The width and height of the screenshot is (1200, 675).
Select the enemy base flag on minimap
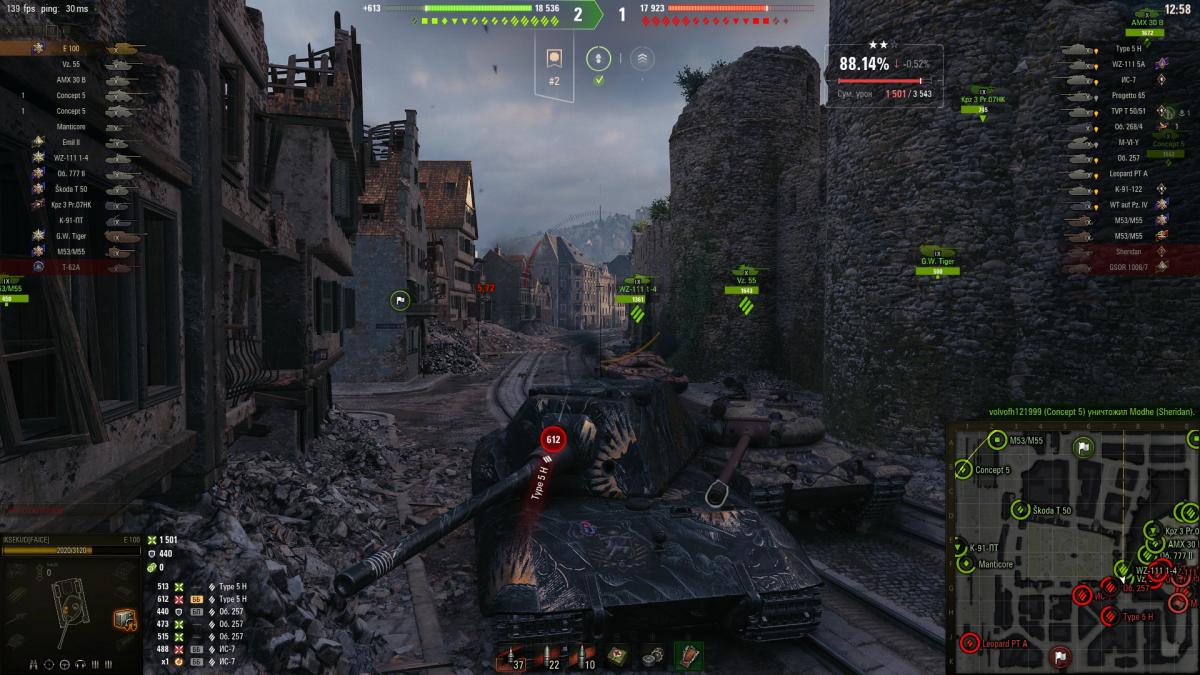point(1060,656)
